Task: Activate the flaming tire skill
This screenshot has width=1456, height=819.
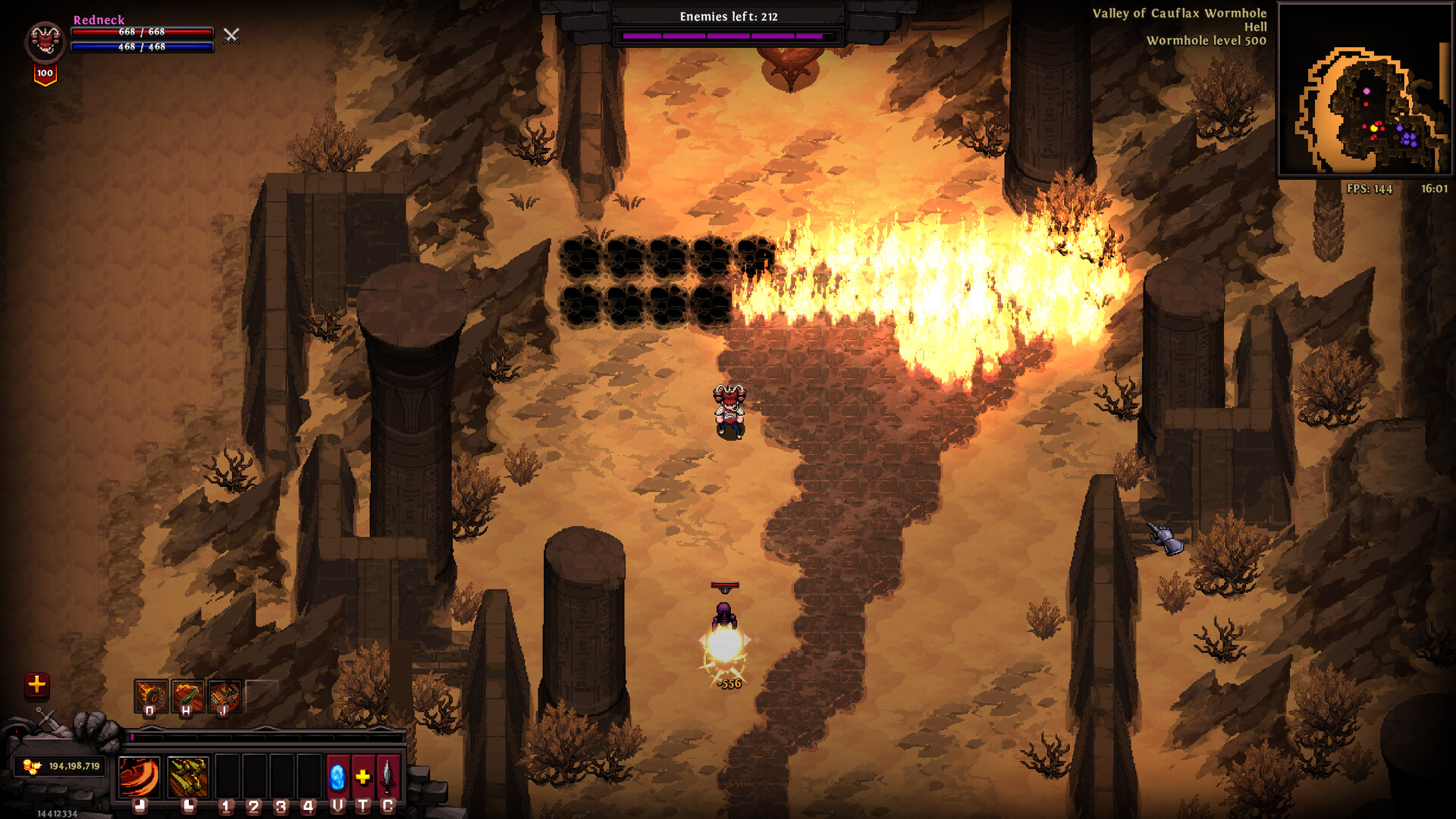Action: point(151,696)
